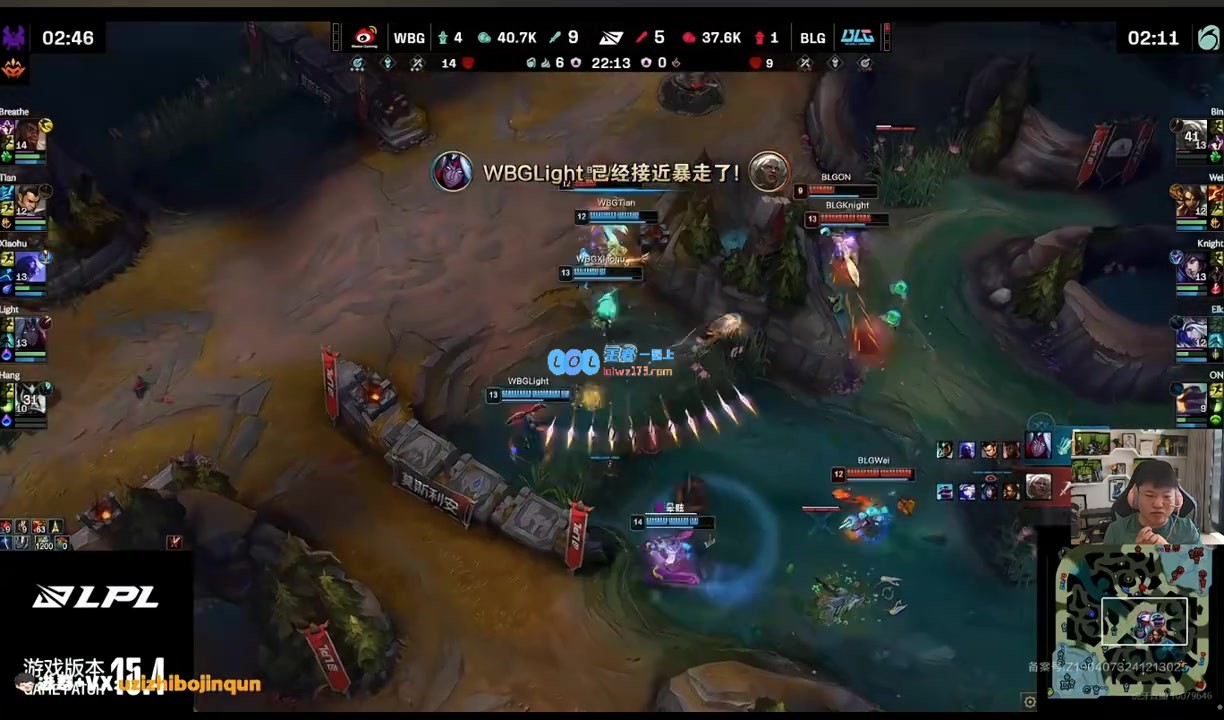Click ON's champion portrait

[x=1192, y=399]
